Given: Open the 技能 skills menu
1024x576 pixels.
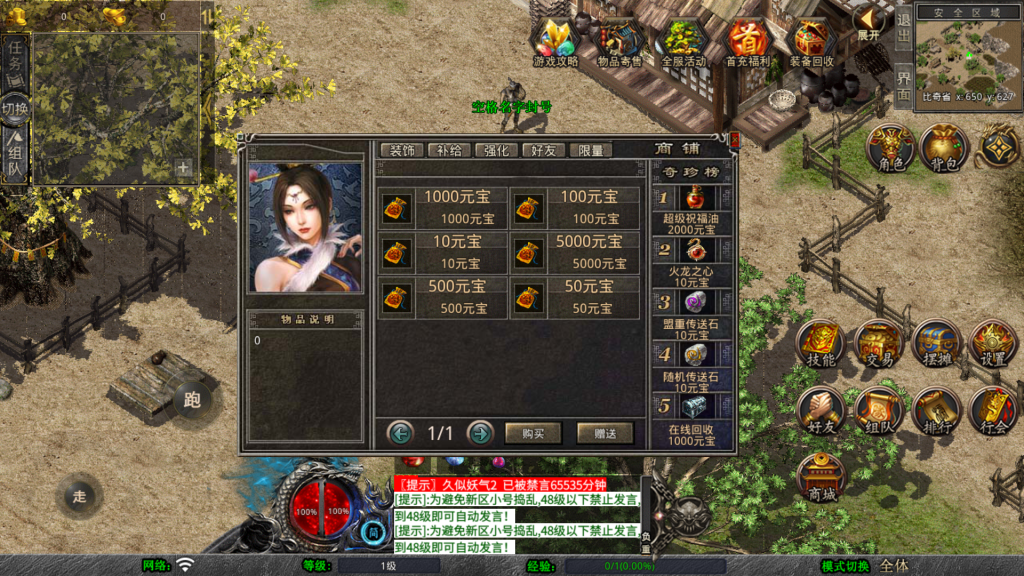Looking at the screenshot, I should click(819, 345).
